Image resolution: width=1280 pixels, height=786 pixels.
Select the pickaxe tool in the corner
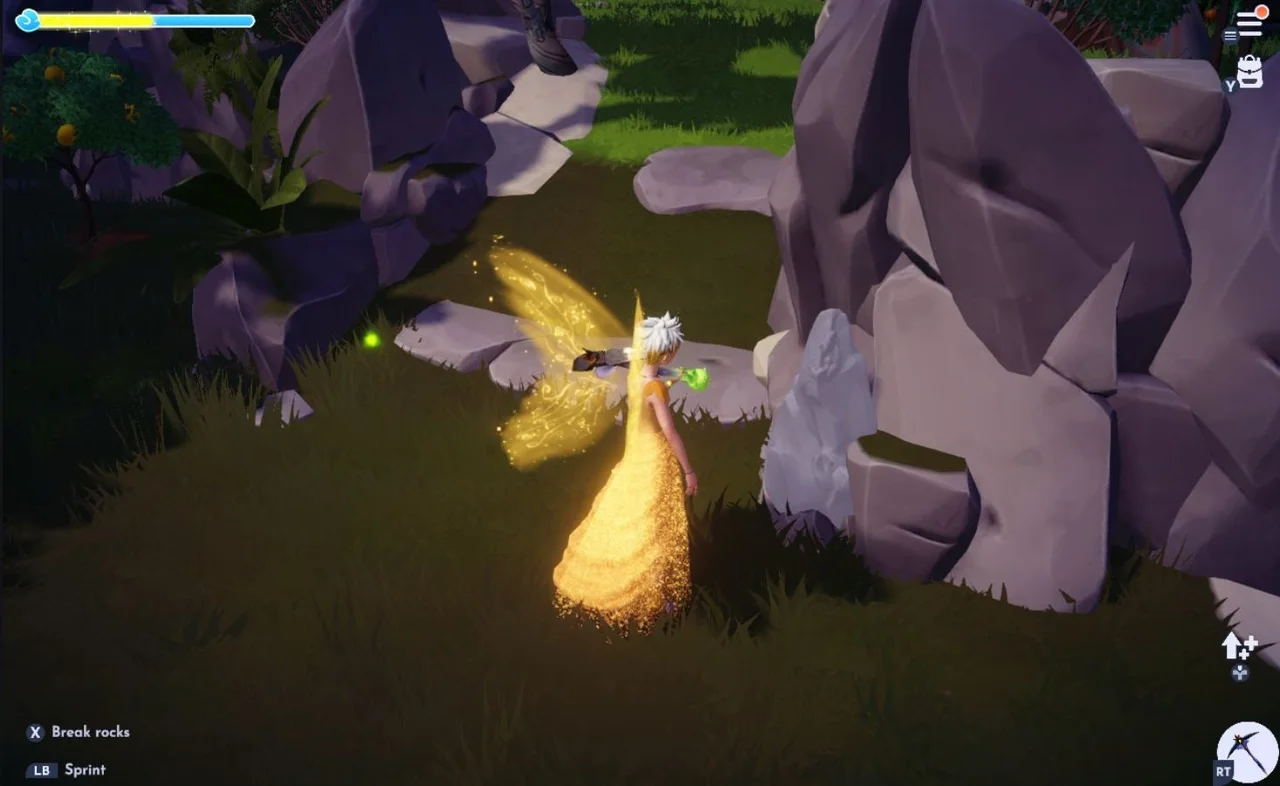click(x=1245, y=748)
